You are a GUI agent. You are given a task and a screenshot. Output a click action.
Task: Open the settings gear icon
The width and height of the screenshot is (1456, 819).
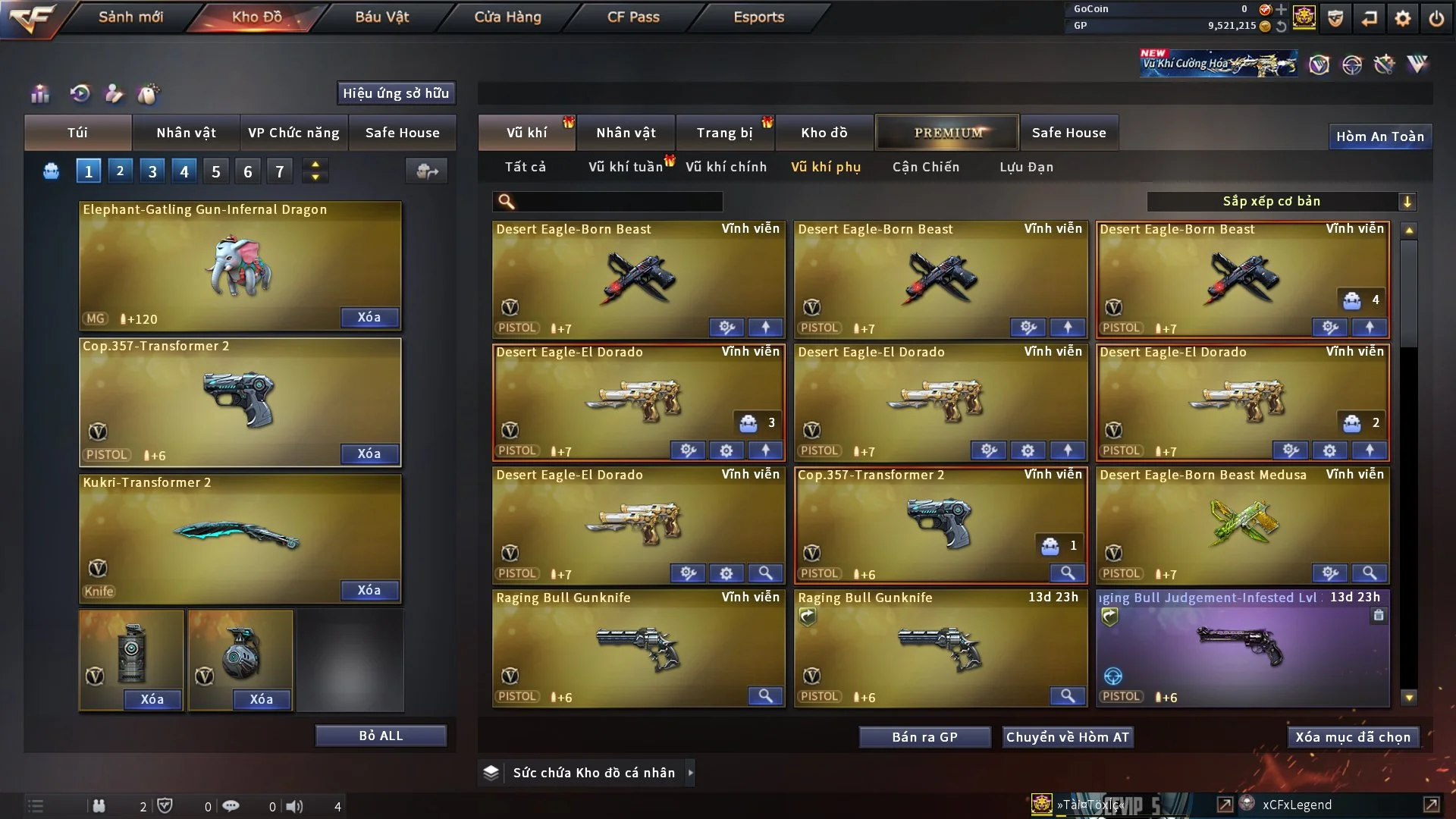click(x=1403, y=18)
